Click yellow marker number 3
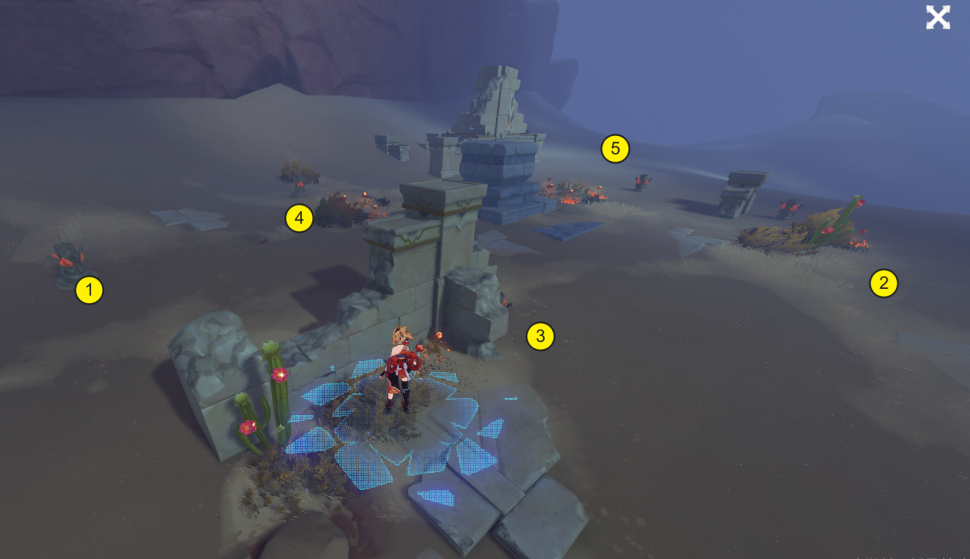970x559 pixels. pos(540,336)
